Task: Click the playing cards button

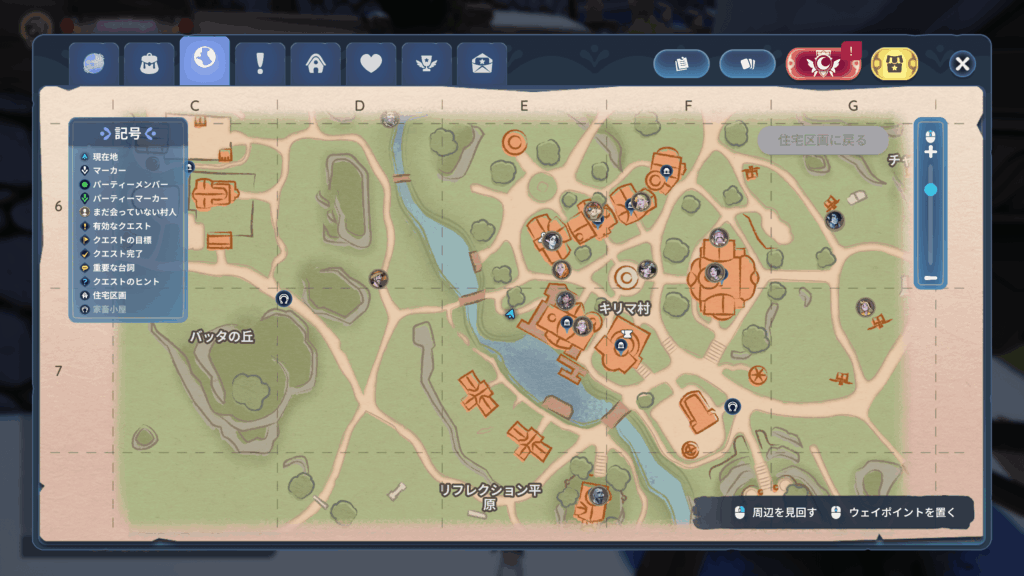Action: pyautogui.click(x=747, y=64)
